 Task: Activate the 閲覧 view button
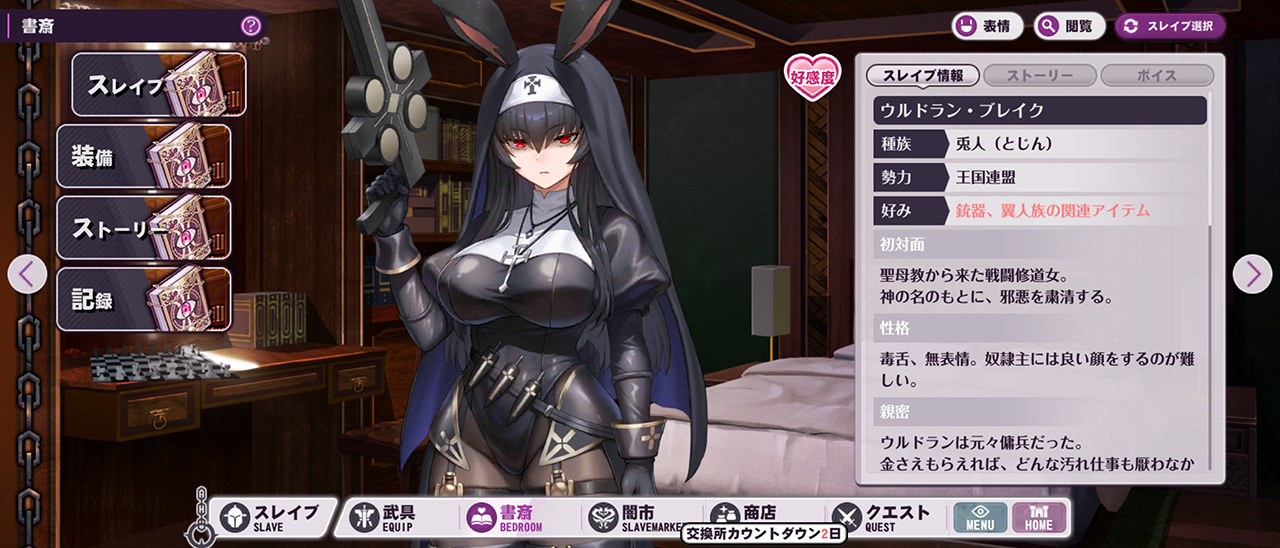coord(1069,26)
